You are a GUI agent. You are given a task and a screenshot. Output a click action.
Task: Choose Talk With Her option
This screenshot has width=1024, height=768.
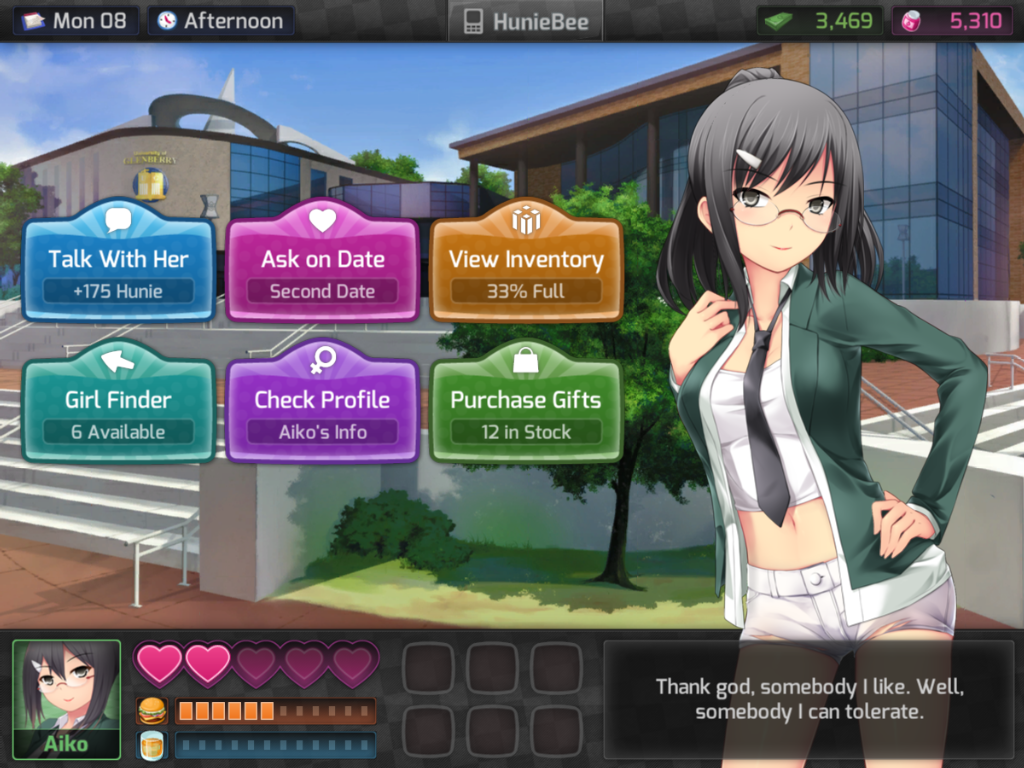pyautogui.click(x=118, y=268)
